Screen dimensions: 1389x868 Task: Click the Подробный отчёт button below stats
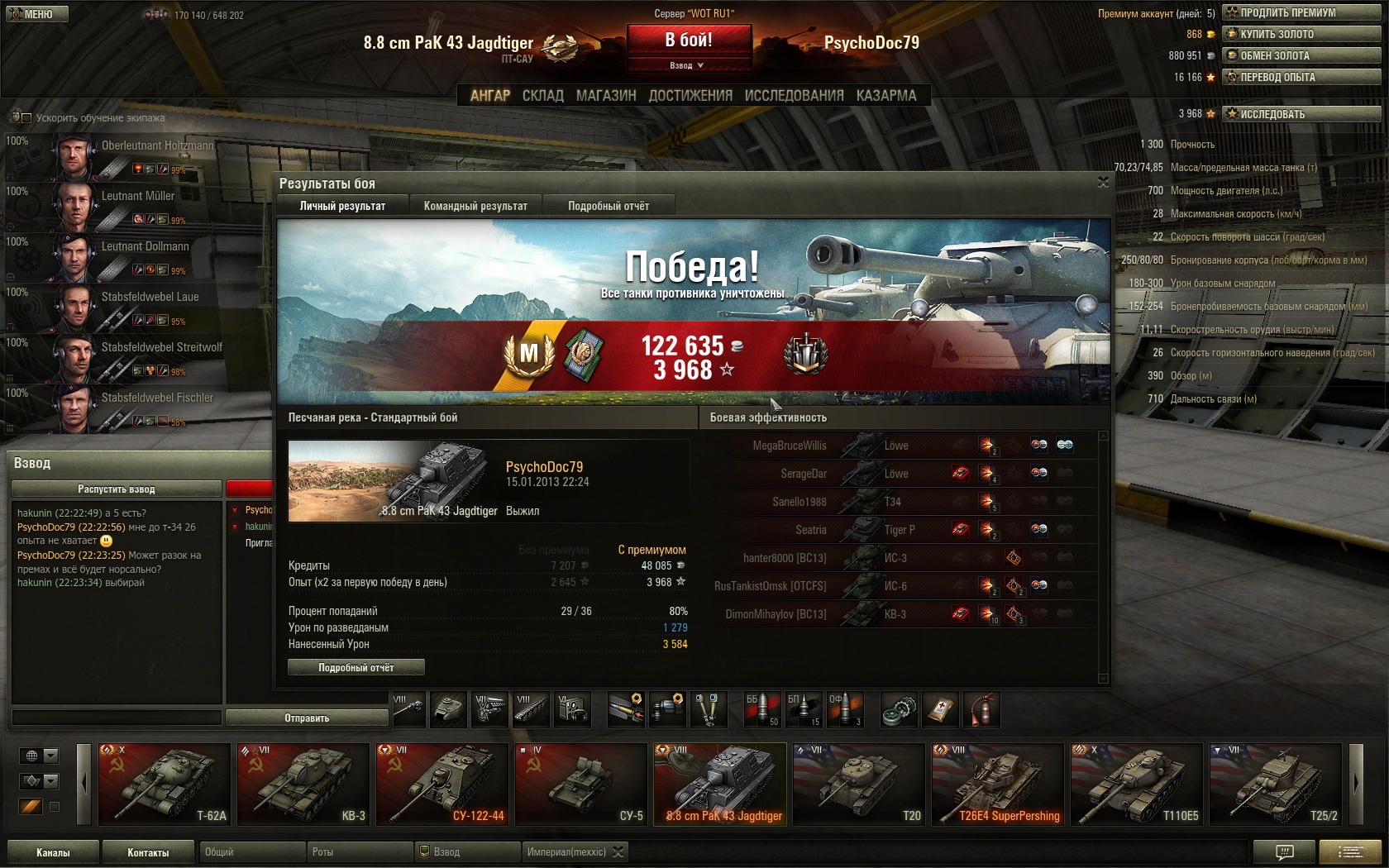pos(356,667)
